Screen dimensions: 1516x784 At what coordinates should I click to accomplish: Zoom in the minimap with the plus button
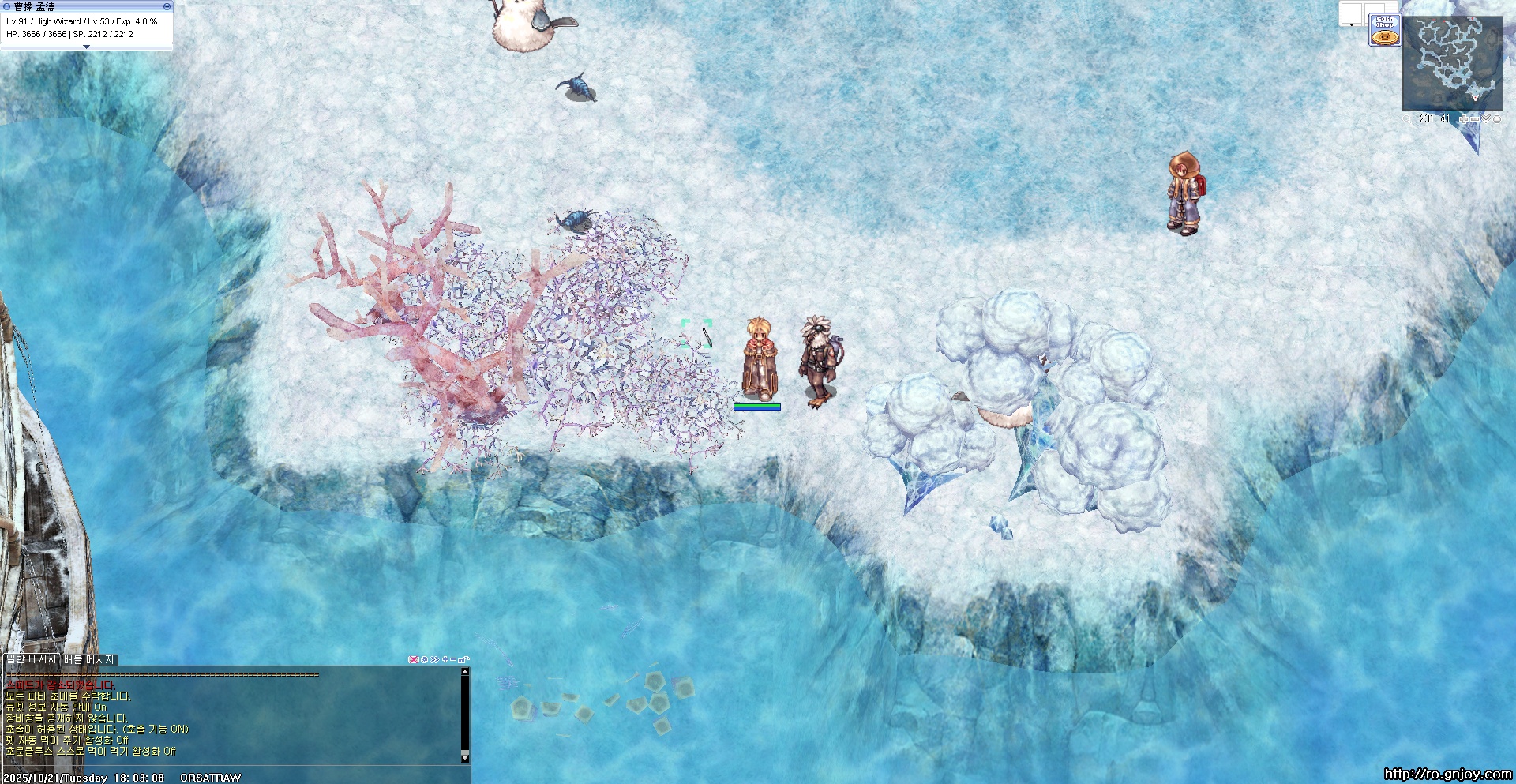(1464, 119)
